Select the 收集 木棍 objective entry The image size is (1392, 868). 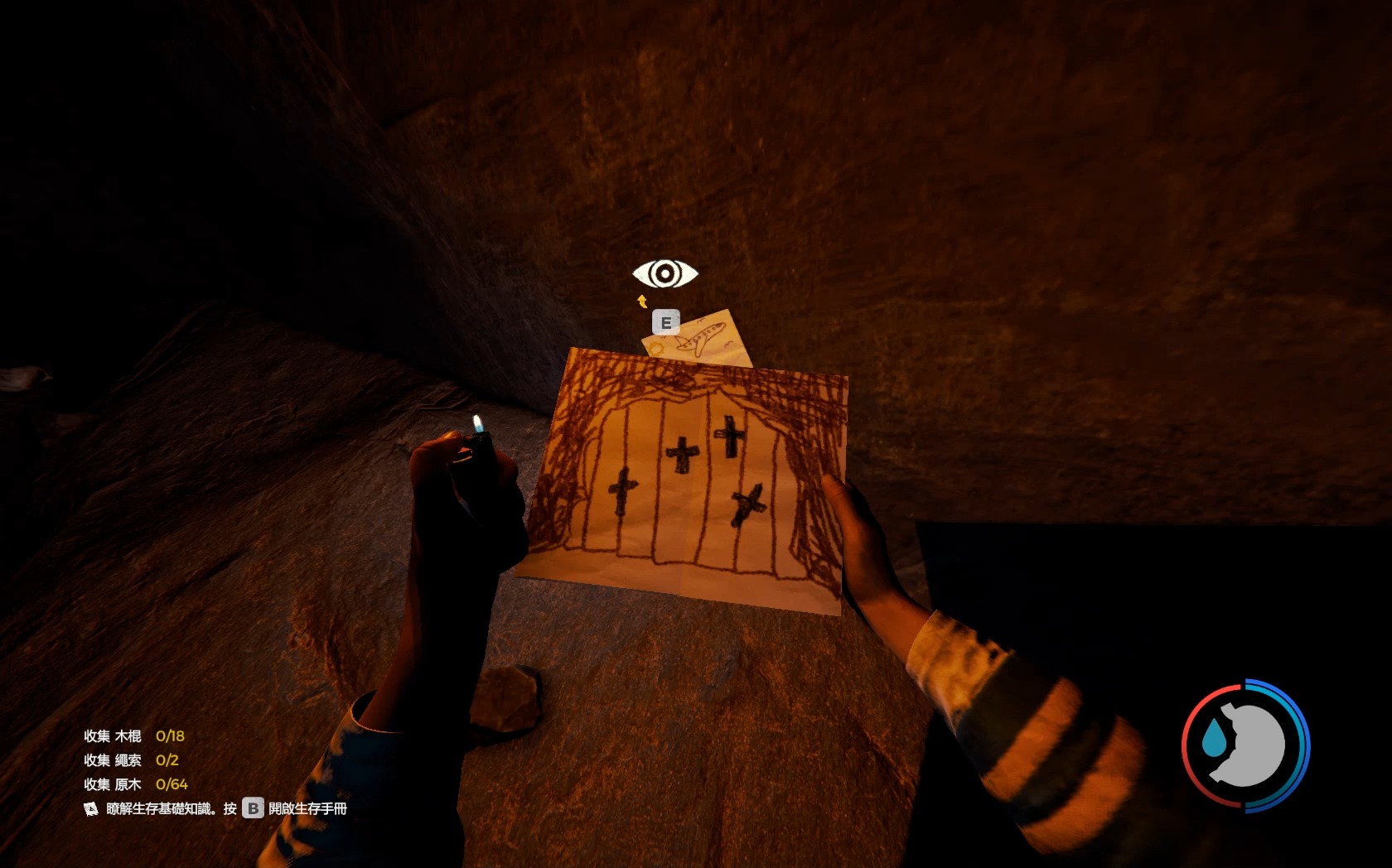133,735
